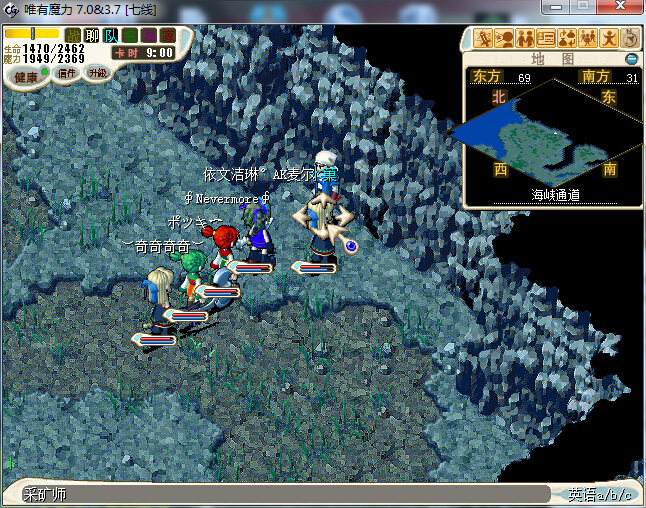Click the family group icon
646x508 pixels.
click(588, 39)
